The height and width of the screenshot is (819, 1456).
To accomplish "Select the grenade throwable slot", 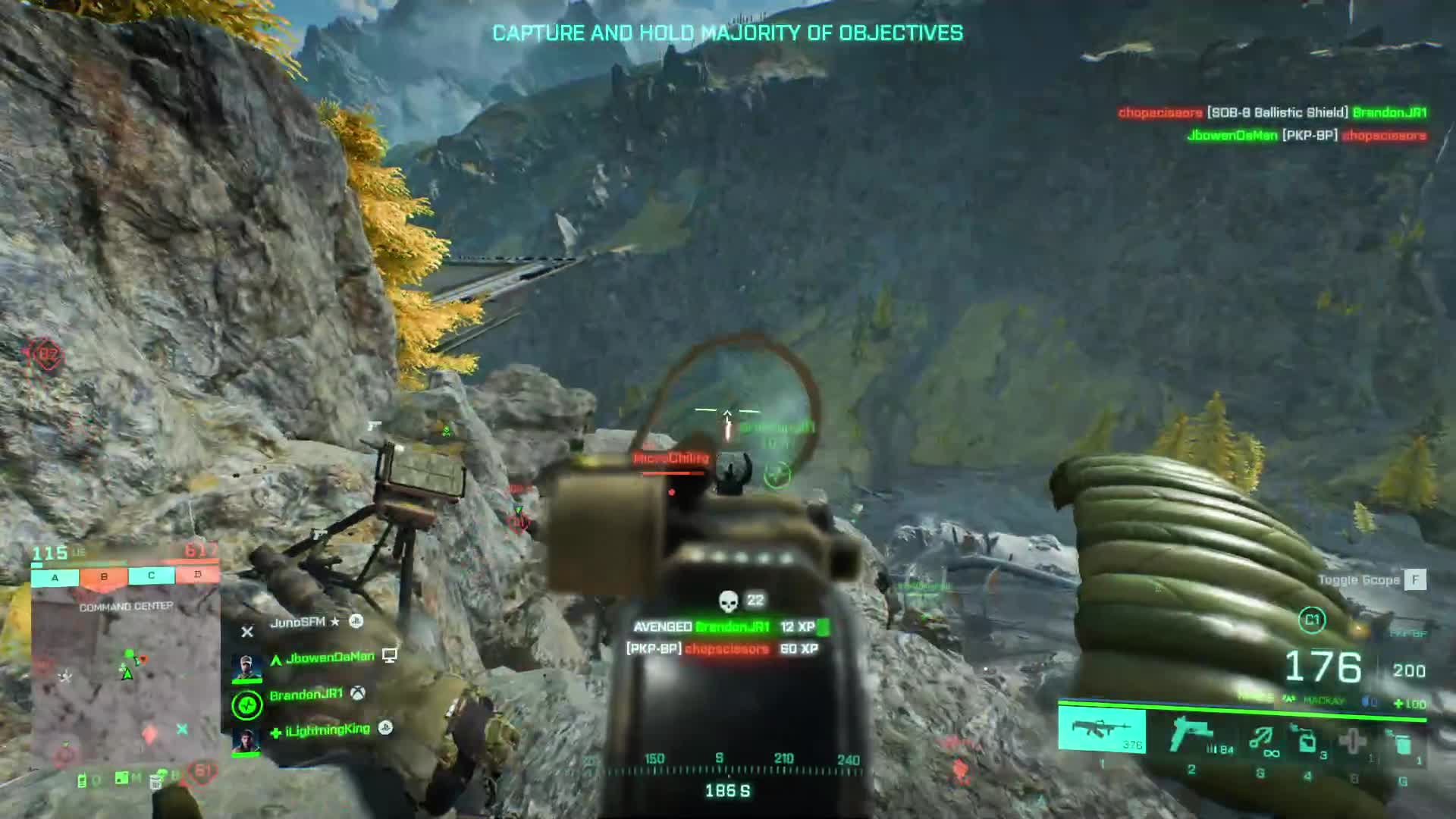I will [x=1353, y=740].
